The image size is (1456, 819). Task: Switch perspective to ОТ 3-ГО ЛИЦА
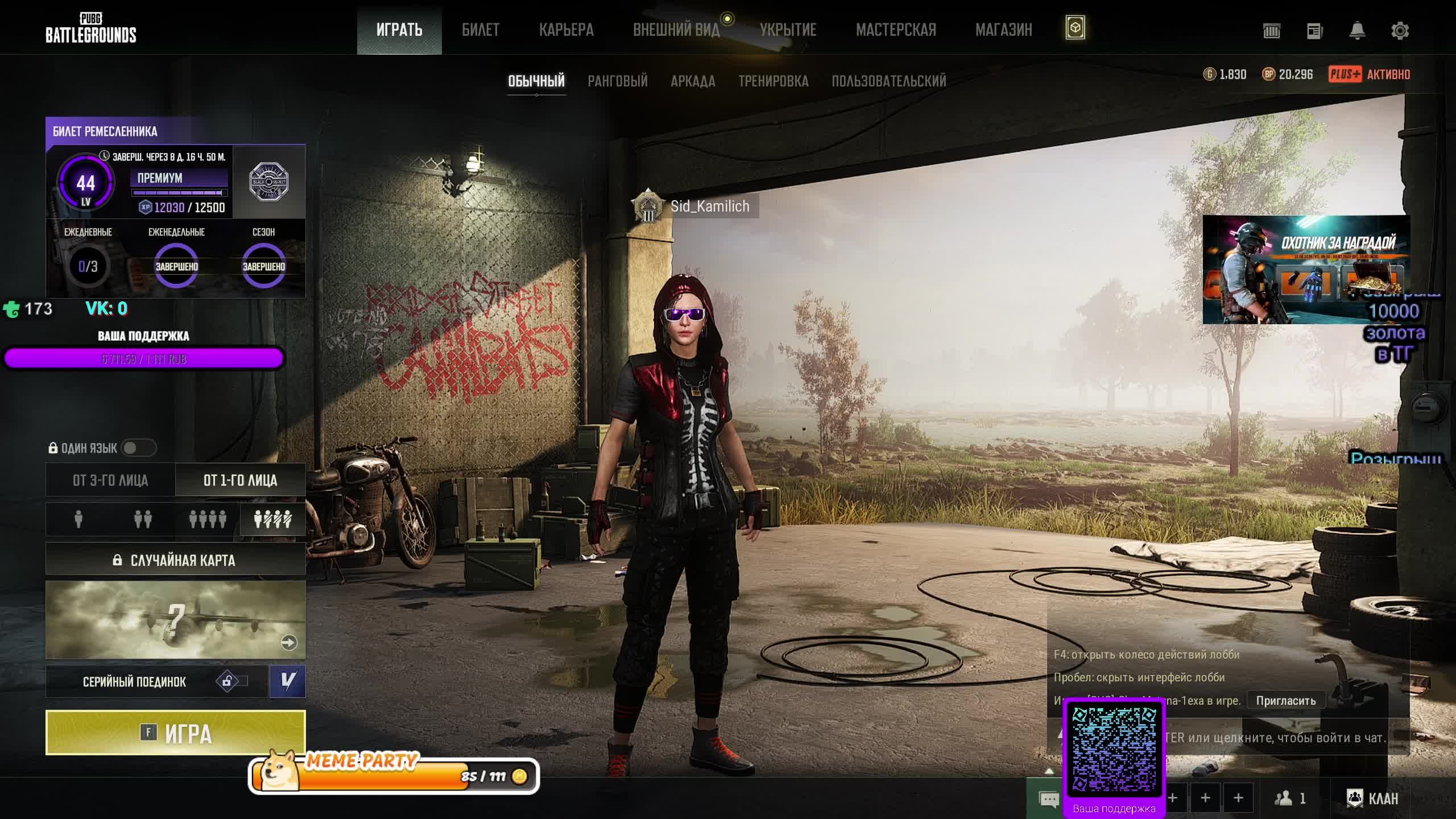tap(110, 480)
